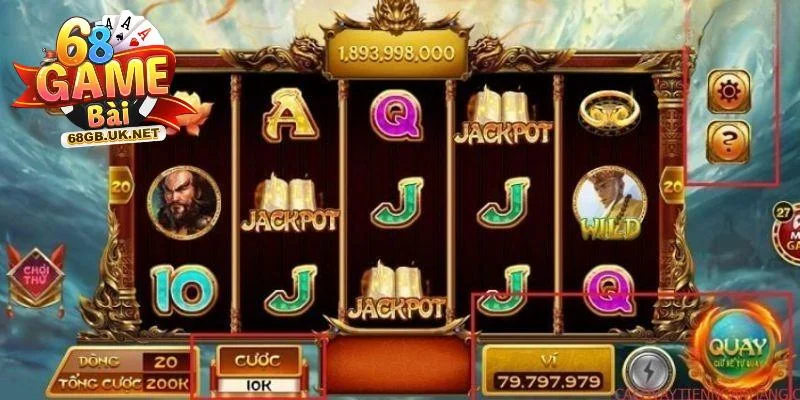Start trial play with CHƠI THỬ
The height and width of the screenshot is (400, 800).
pyautogui.click(x=35, y=275)
